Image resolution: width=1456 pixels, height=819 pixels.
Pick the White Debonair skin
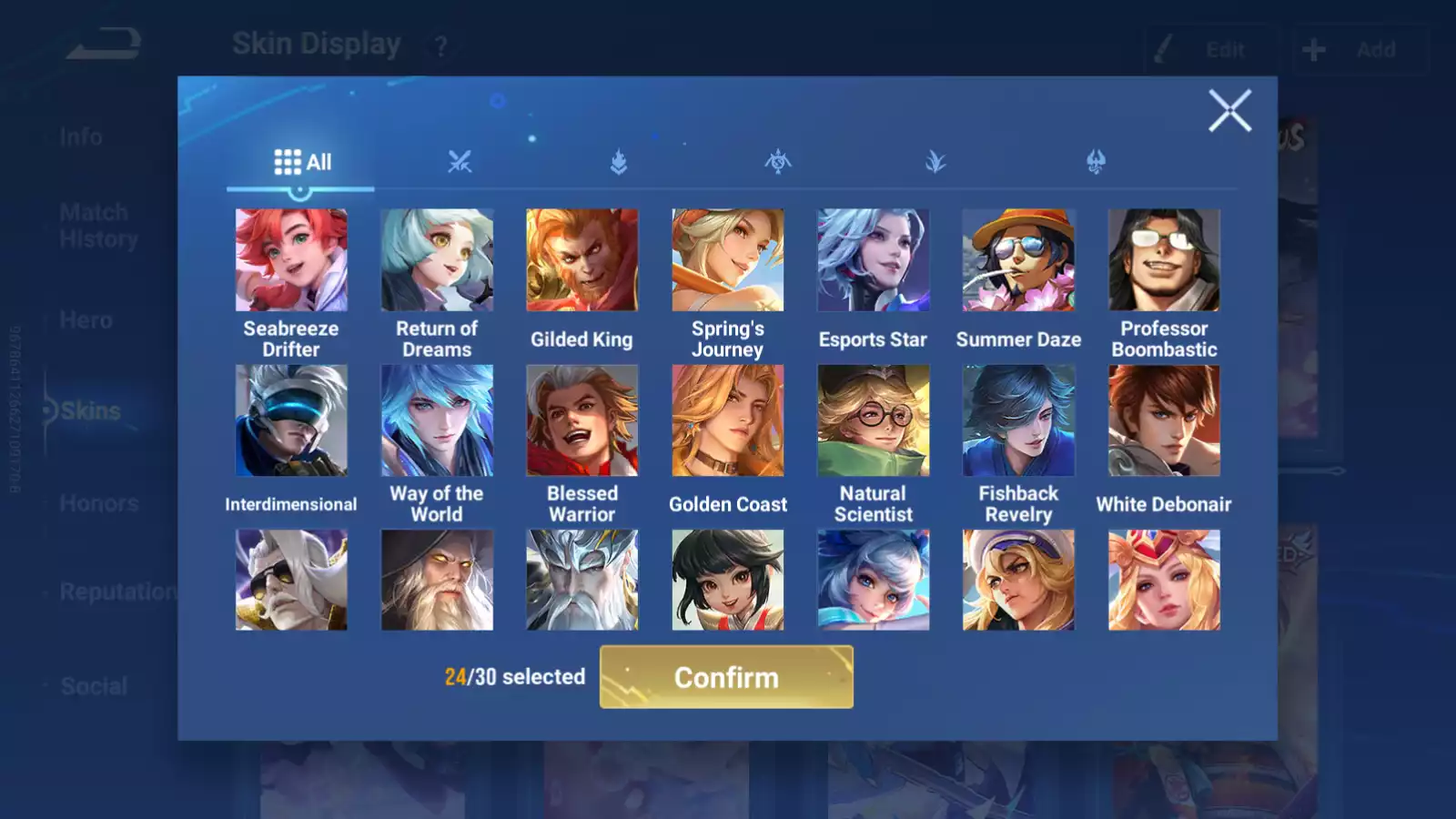click(1164, 420)
